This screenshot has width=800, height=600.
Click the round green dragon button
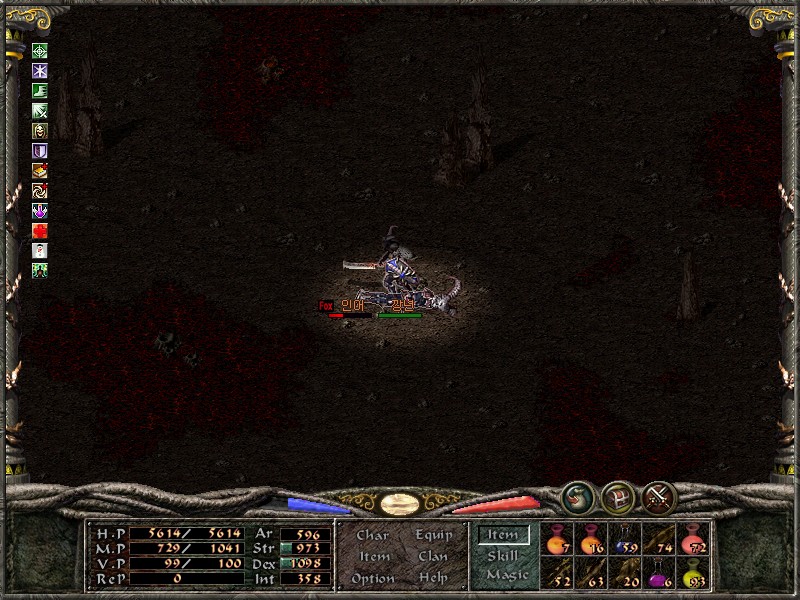coord(576,497)
